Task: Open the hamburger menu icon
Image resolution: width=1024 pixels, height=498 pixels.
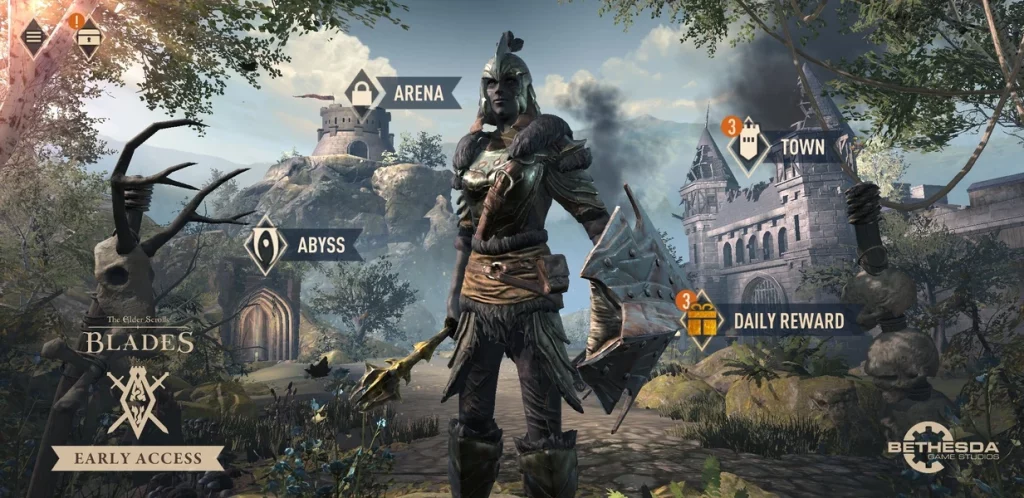Action: [x=34, y=37]
